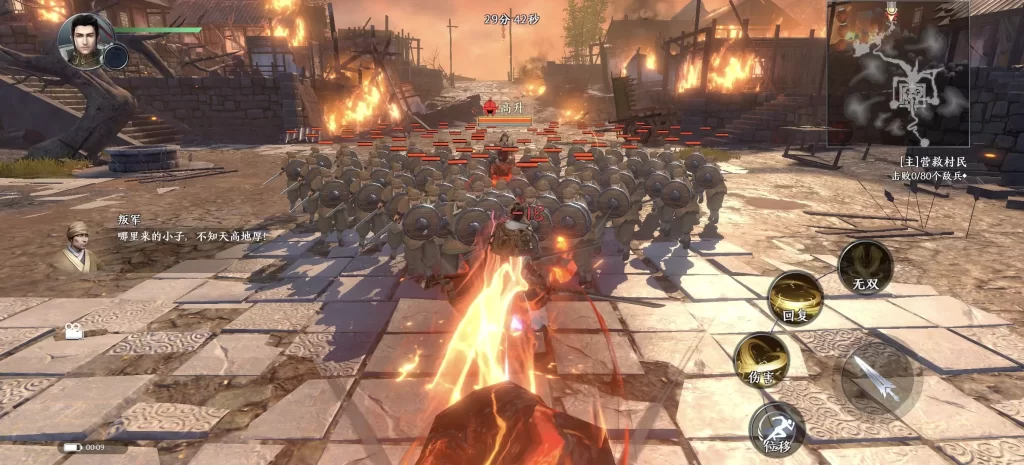Attack with the sword button
Viewport: 1024px width, 465px height.
876,379
